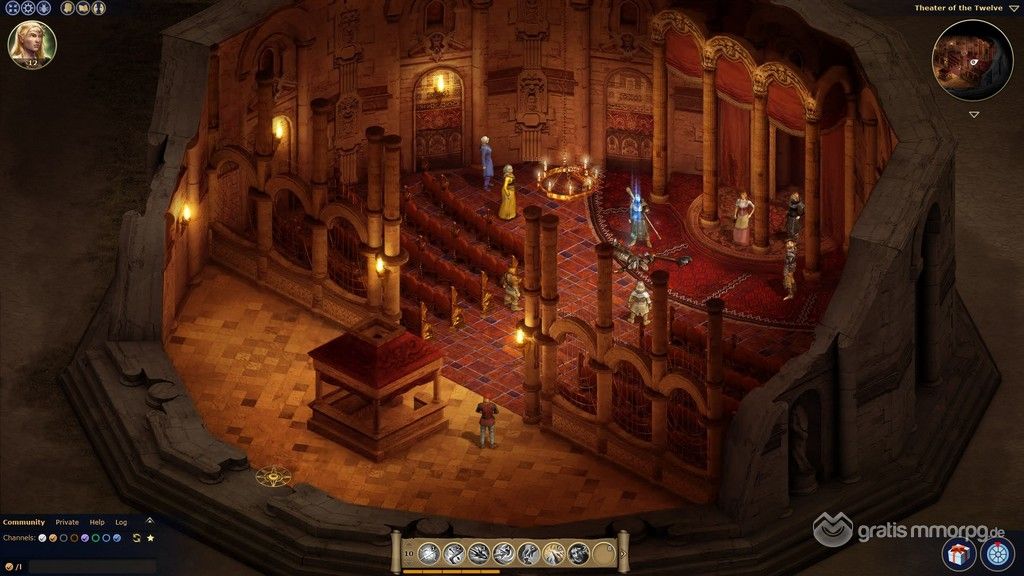This screenshot has height=576, width=1024.
Task: Click the minimap of the theater
Action: pos(973,60)
